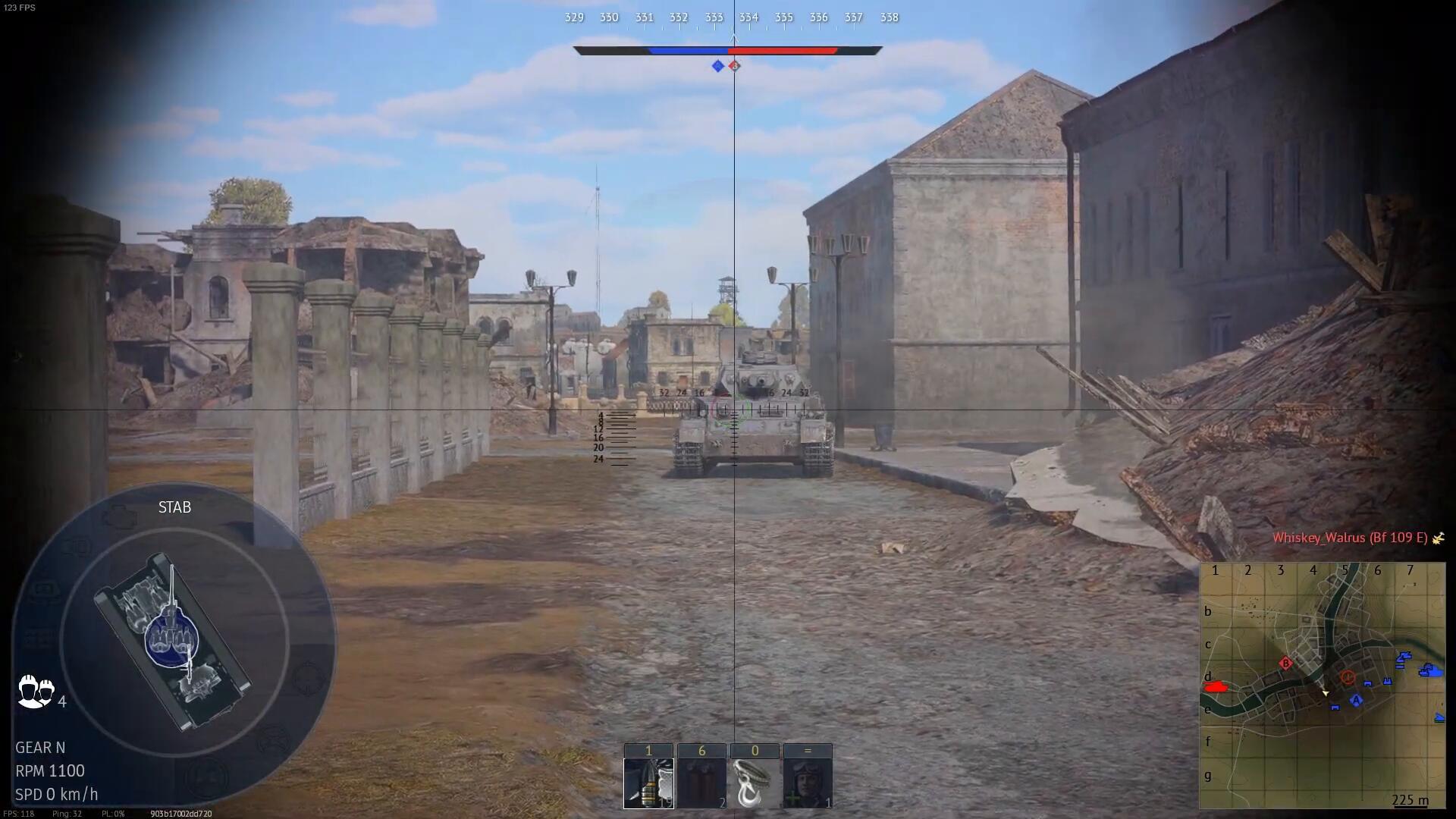
Task: Select the crew replenish pilot portrait slot
Action: pyautogui.click(x=808, y=783)
